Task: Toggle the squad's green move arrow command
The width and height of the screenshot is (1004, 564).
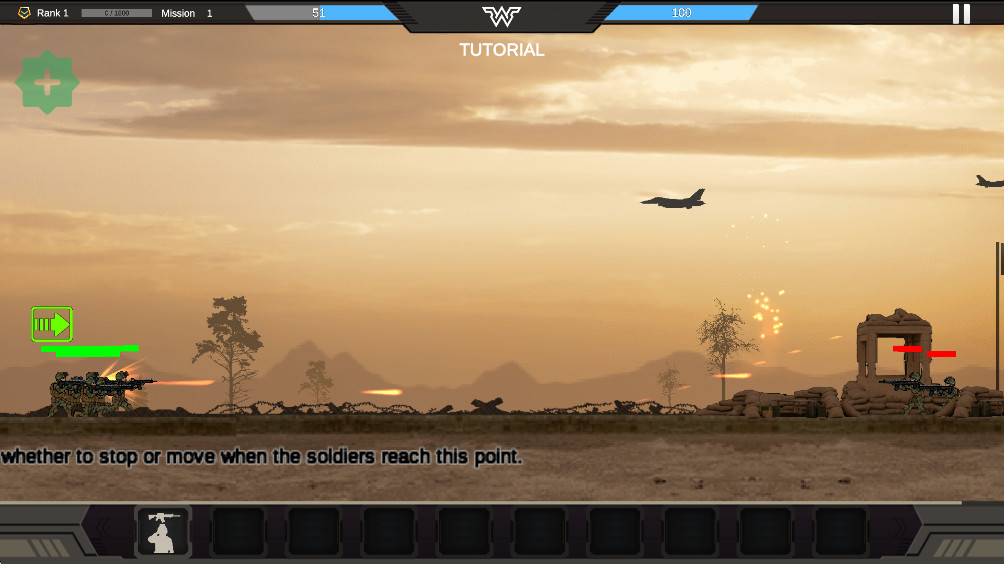Action: (52, 324)
